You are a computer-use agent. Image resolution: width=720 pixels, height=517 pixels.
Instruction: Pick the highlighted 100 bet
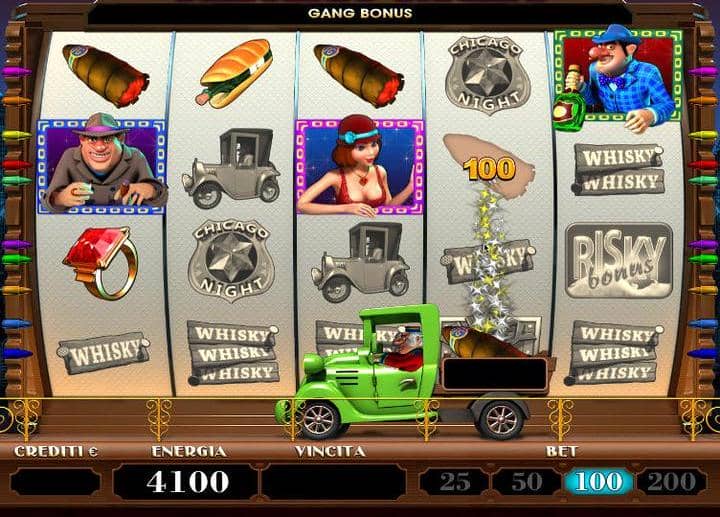tap(598, 482)
